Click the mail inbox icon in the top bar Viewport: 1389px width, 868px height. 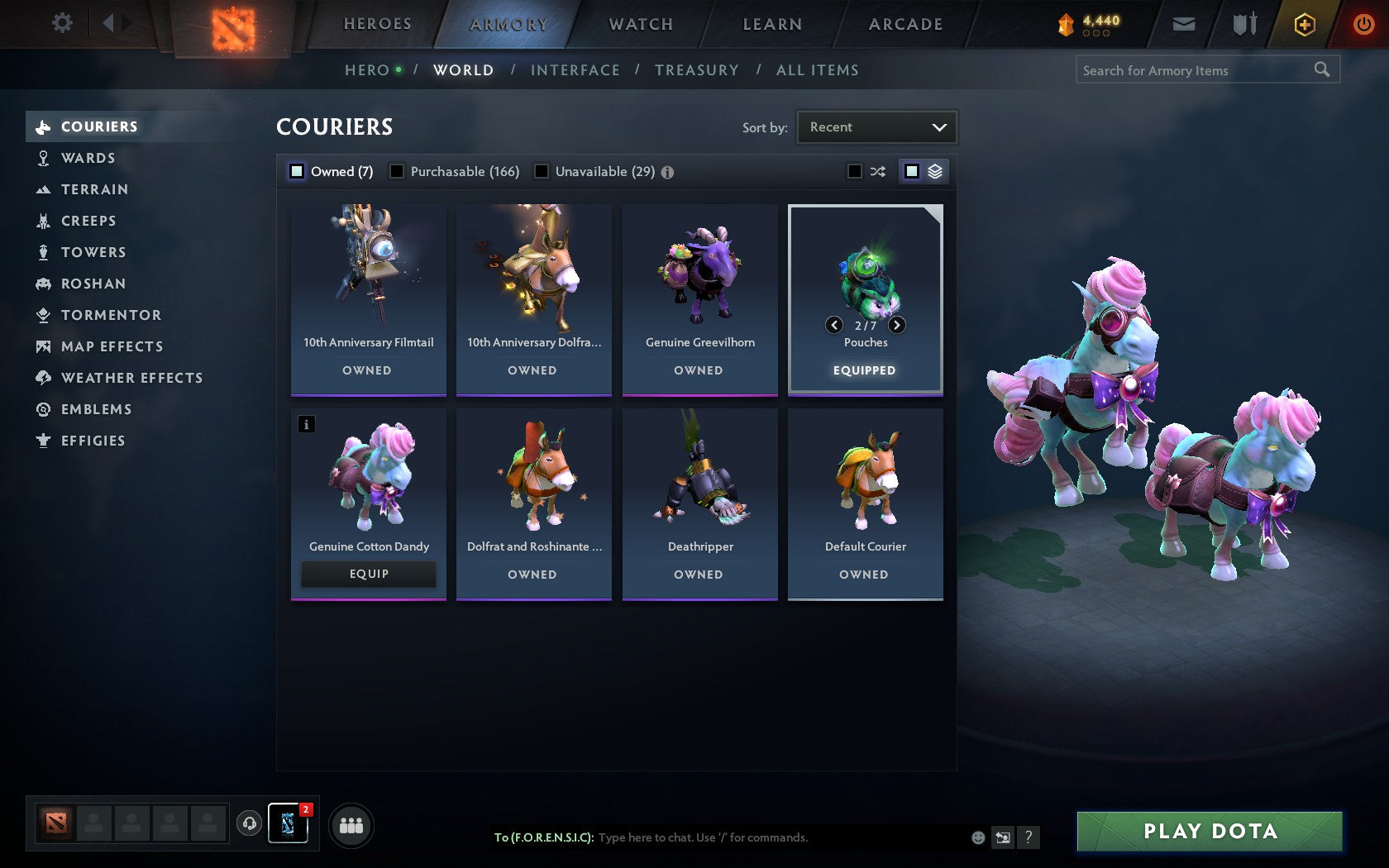click(1184, 24)
